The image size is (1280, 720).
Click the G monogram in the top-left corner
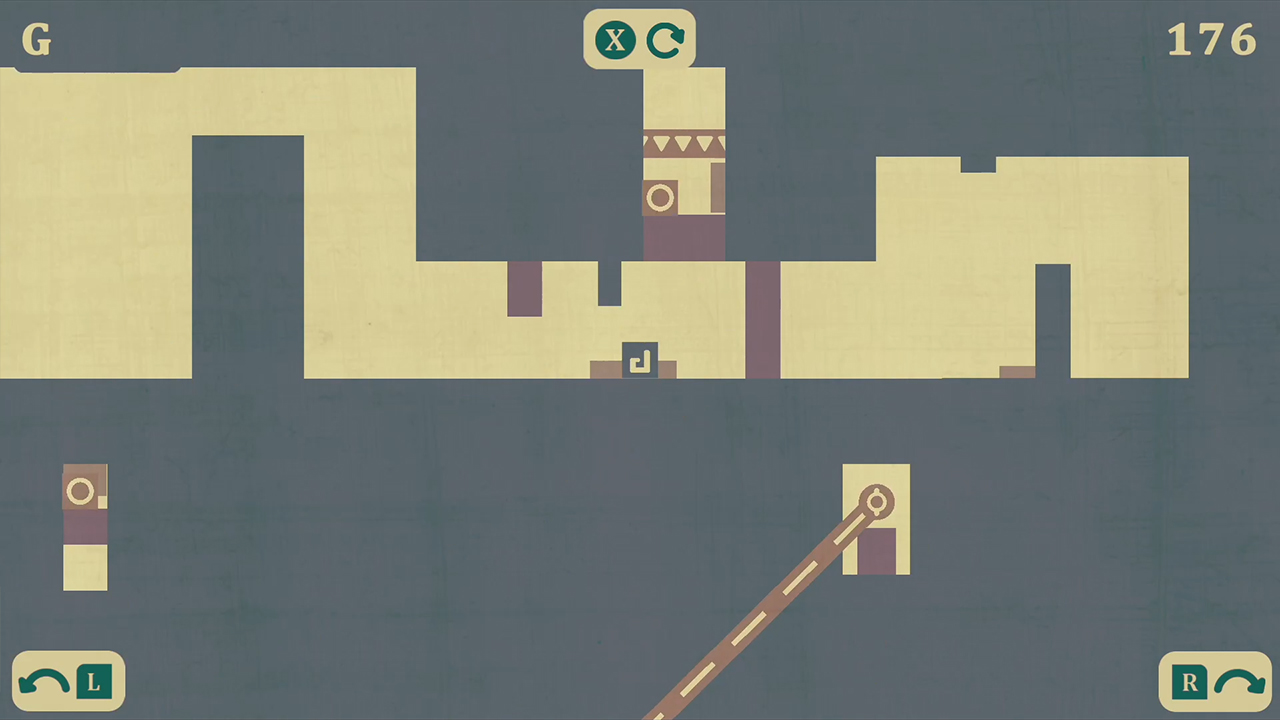(x=36, y=40)
